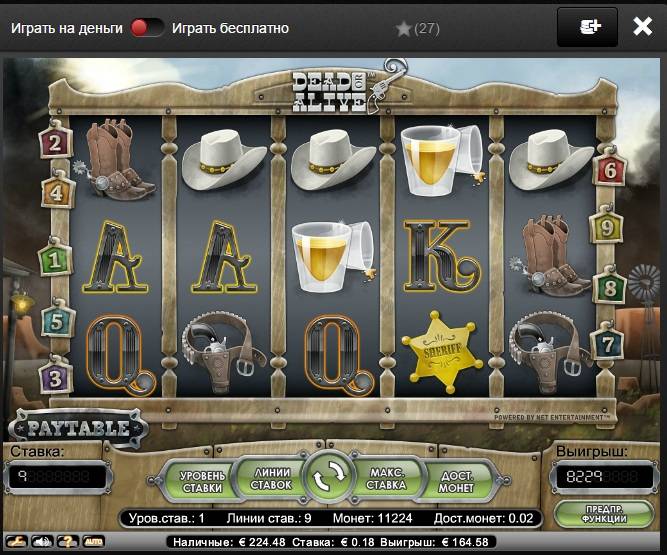
Task: Select the Макс. Ставка max bet button
Action: [387, 480]
